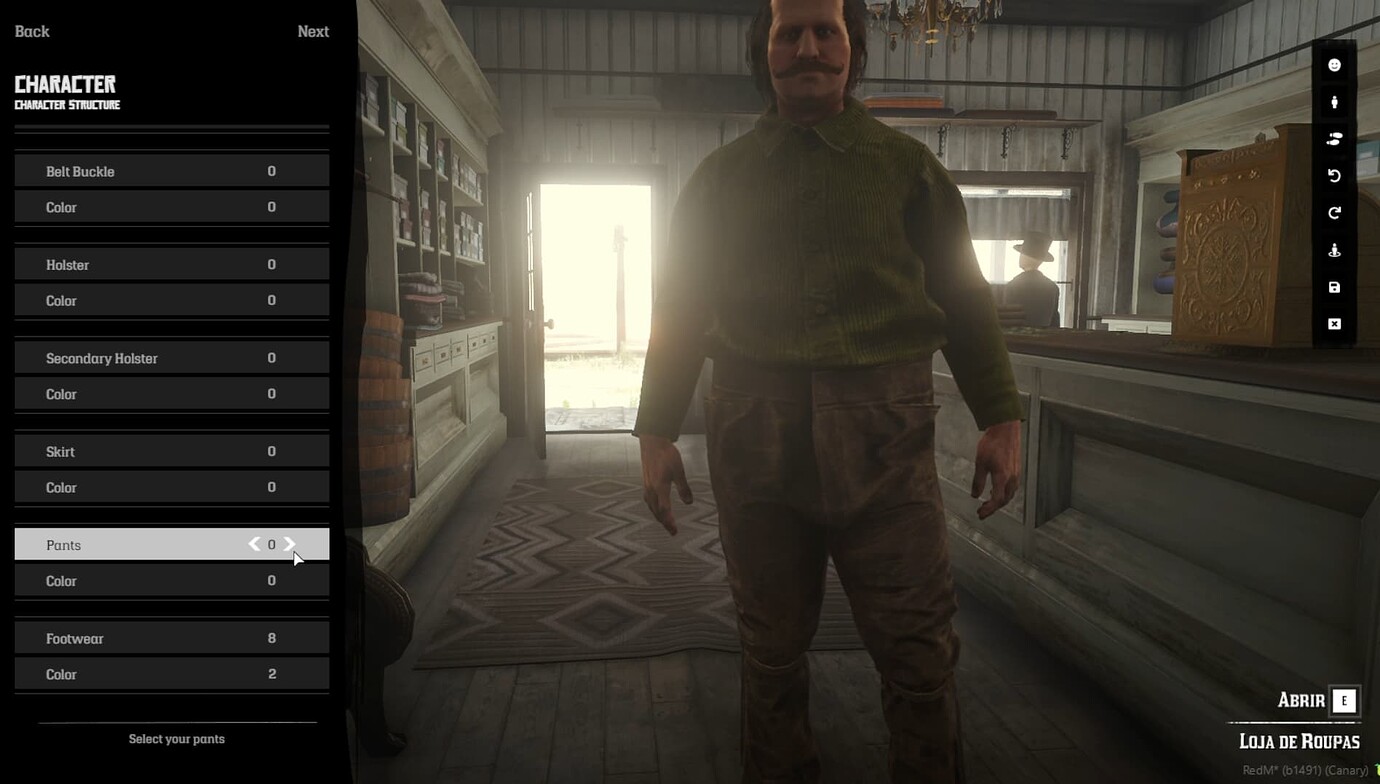Image resolution: width=1380 pixels, height=784 pixels.
Task: Click the character pose icon
Action: tap(1333, 249)
